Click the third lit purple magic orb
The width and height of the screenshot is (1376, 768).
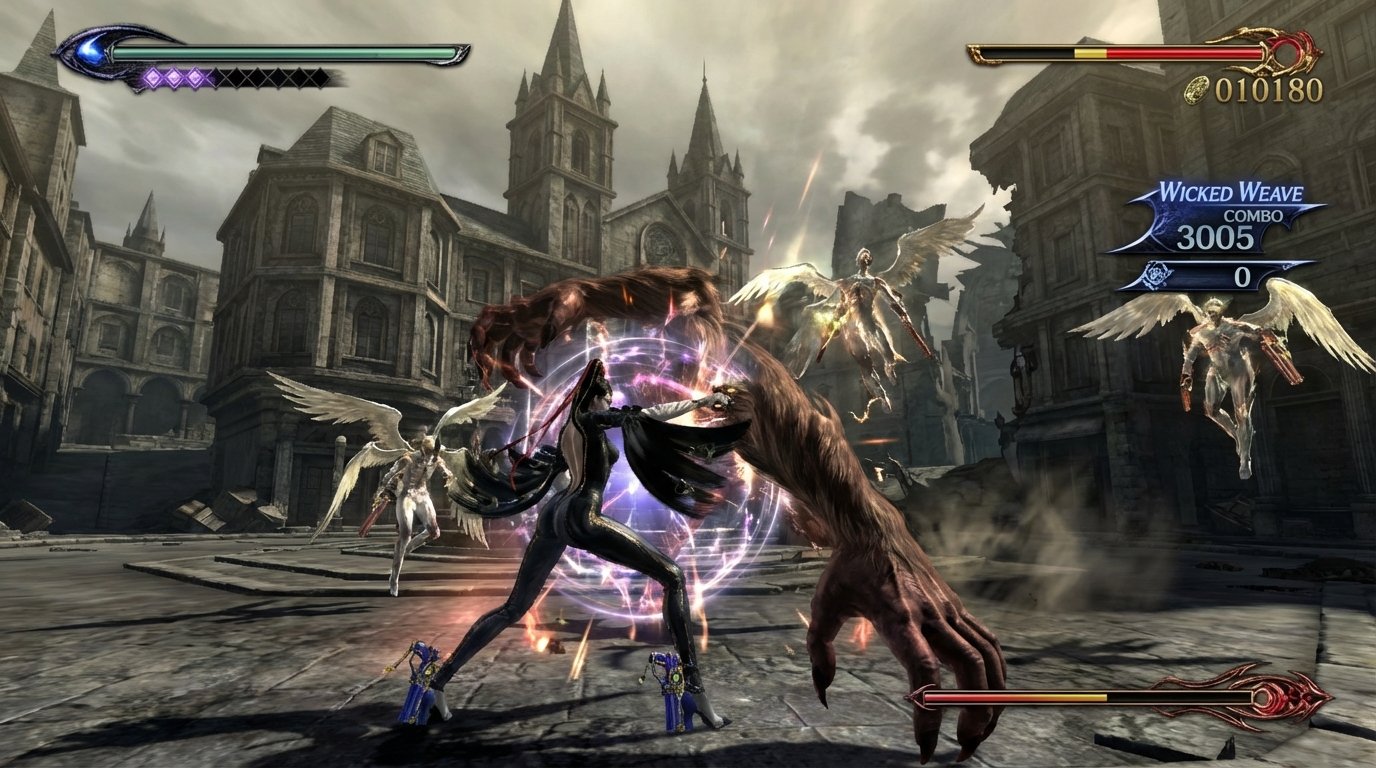(x=195, y=77)
